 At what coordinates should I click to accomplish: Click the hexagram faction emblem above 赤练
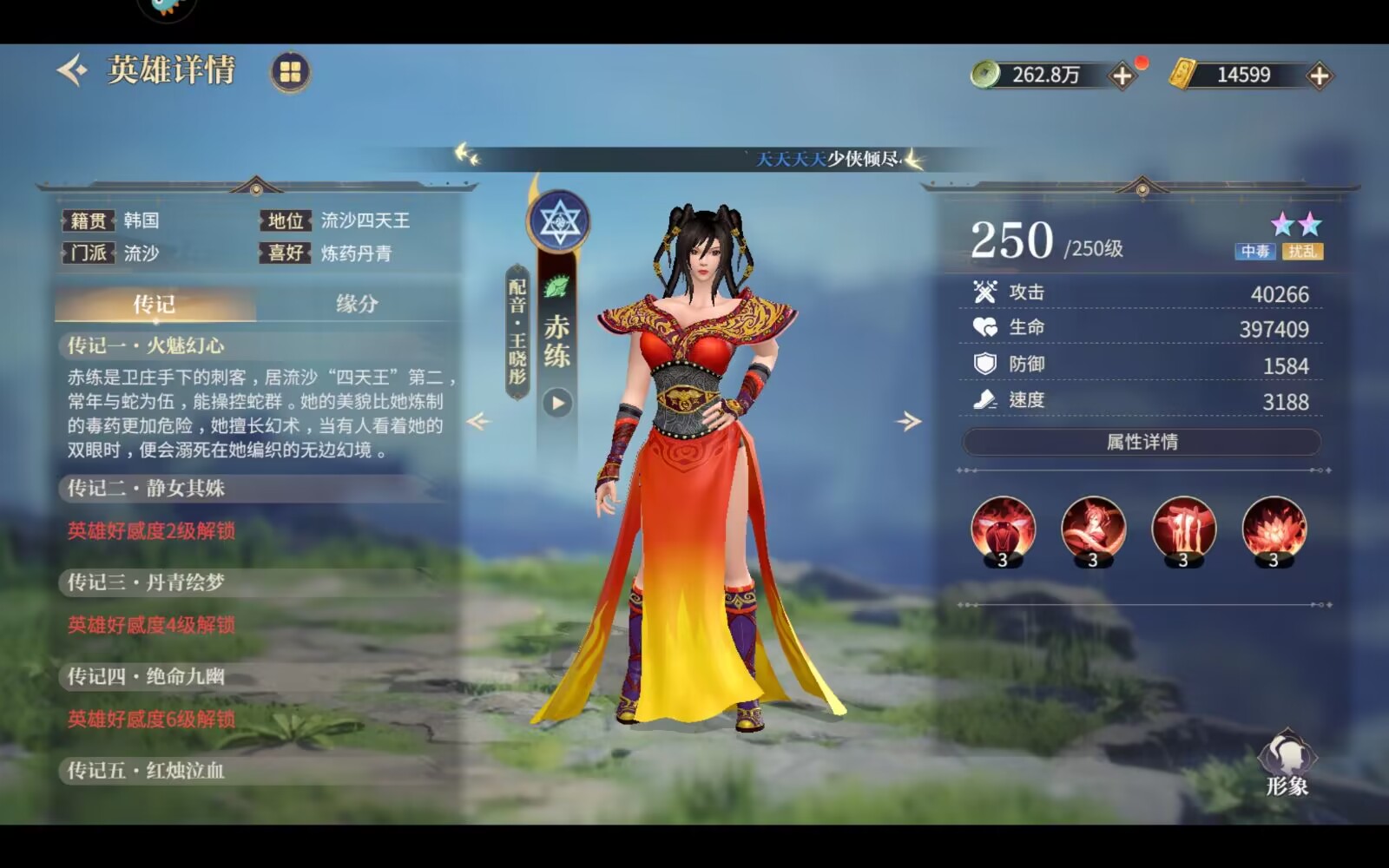pyautogui.click(x=558, y=221)
